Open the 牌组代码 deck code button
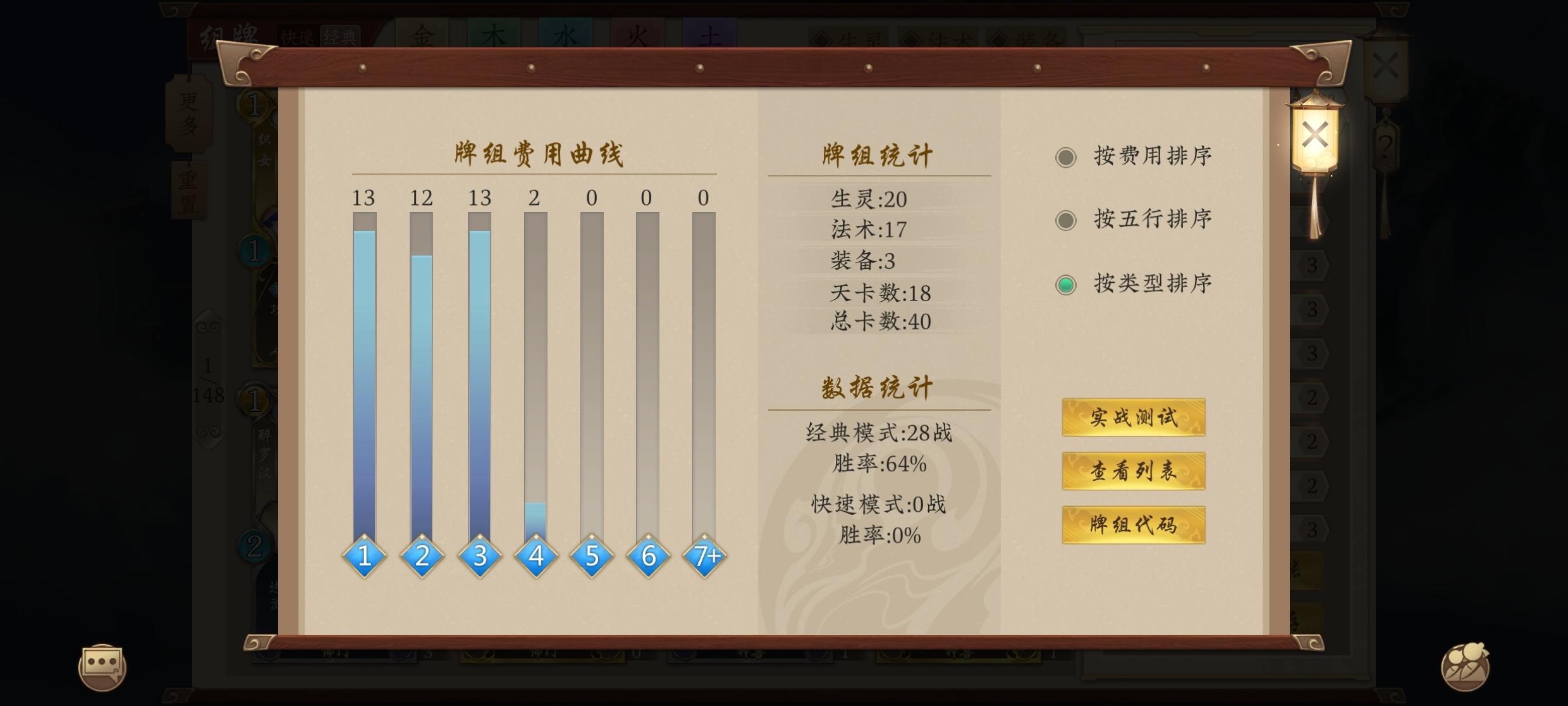Viewport: 1568px width, 706px height. pos(1134,525)
